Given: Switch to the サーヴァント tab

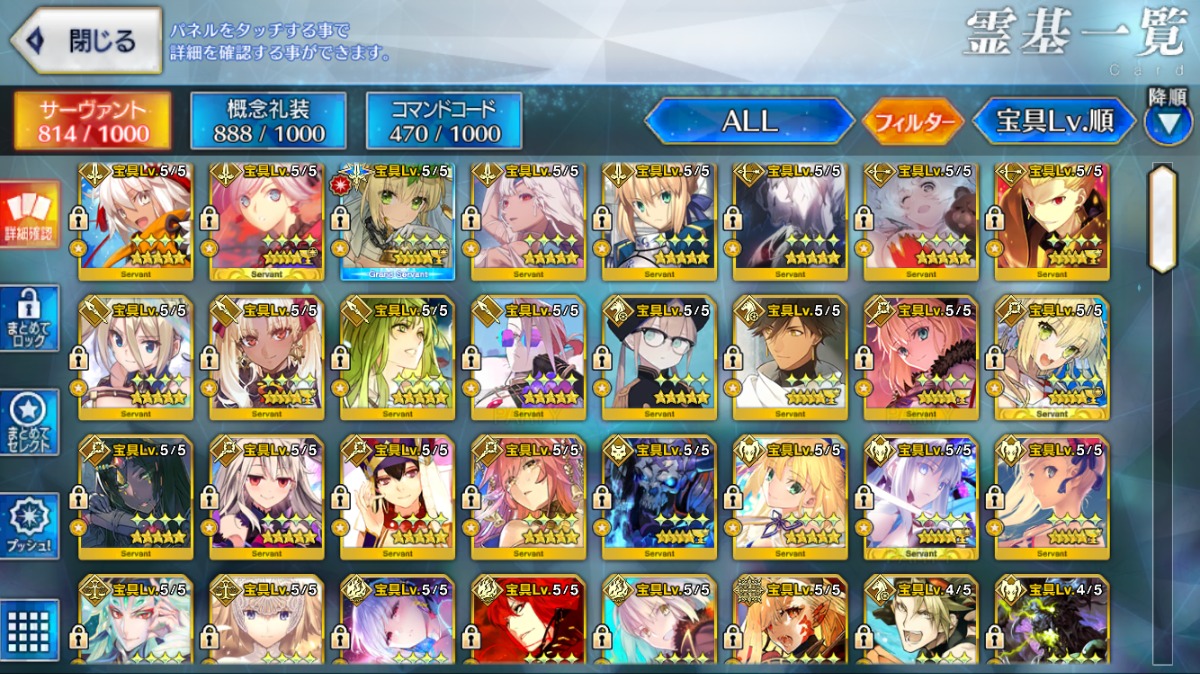Looking at the screenshot, I should coord(93,121).
